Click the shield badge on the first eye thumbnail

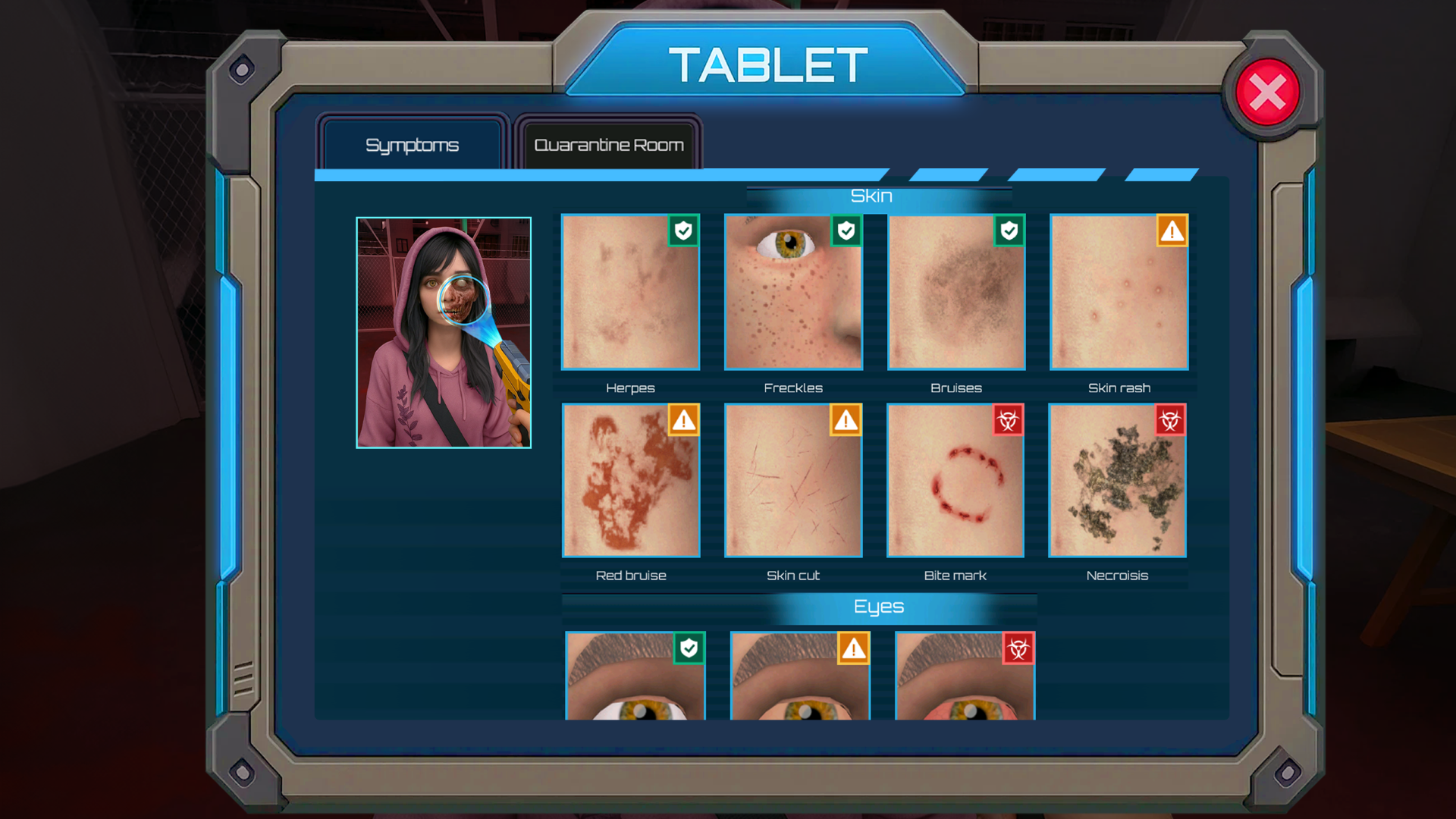(x=688, y=649)
